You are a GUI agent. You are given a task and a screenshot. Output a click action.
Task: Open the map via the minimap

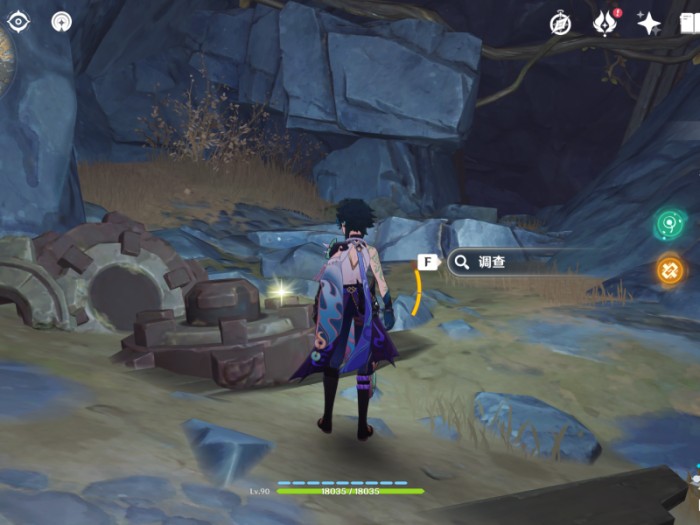pyautogui.click(x=6, y=60)
